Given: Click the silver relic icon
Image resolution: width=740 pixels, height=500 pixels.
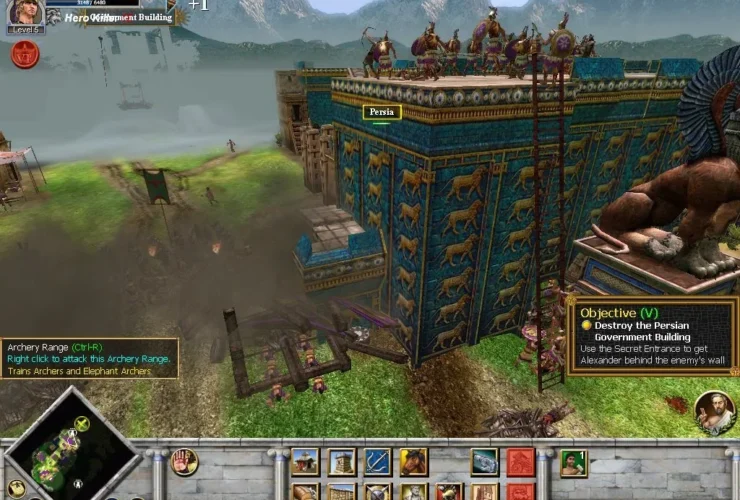Looking at the screenshot, I should 485,462.
